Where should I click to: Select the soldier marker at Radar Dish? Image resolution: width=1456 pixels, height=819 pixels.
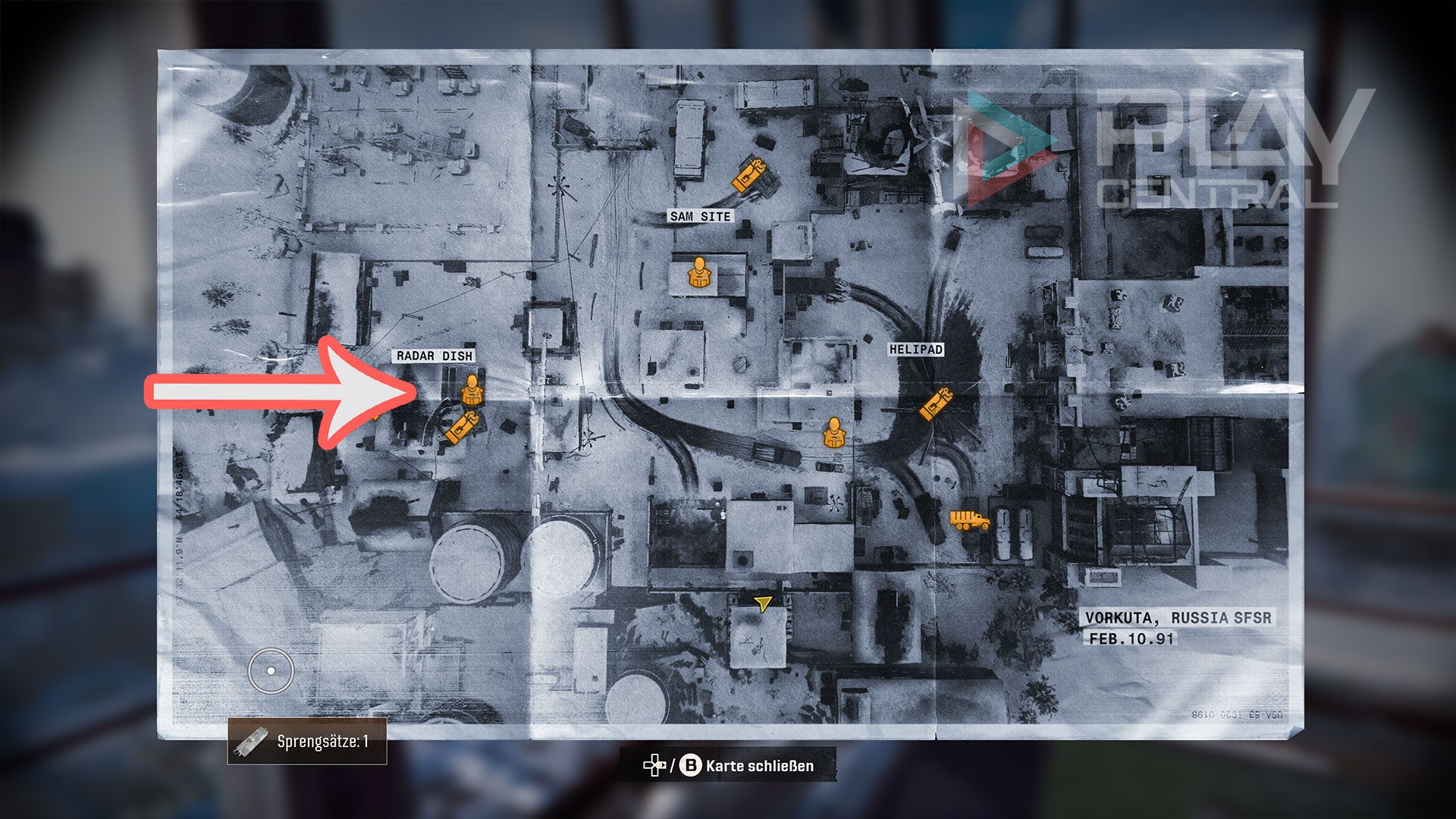[x=472, y=389]
